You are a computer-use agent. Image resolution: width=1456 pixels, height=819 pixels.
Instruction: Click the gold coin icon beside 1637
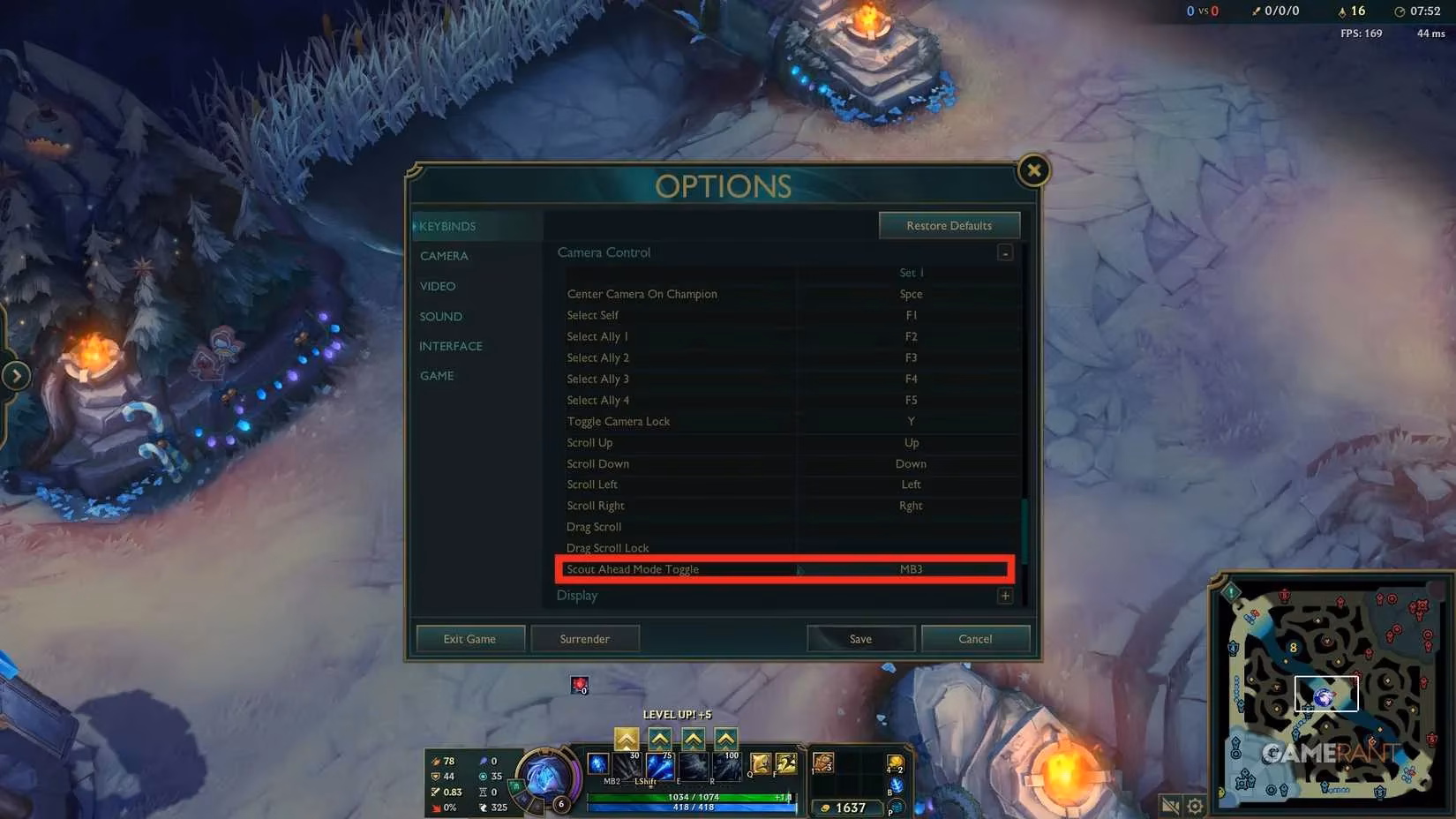click(x=825, y=807)
